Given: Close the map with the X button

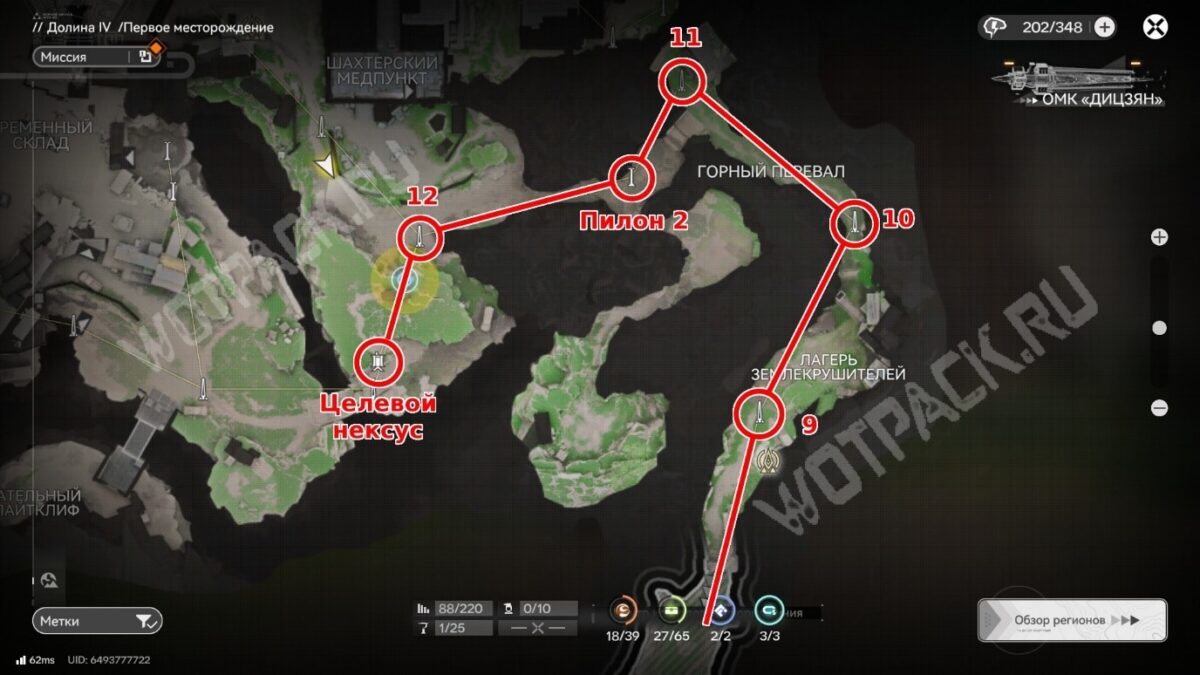Looking at the screenshot, I should [1156, 27].
